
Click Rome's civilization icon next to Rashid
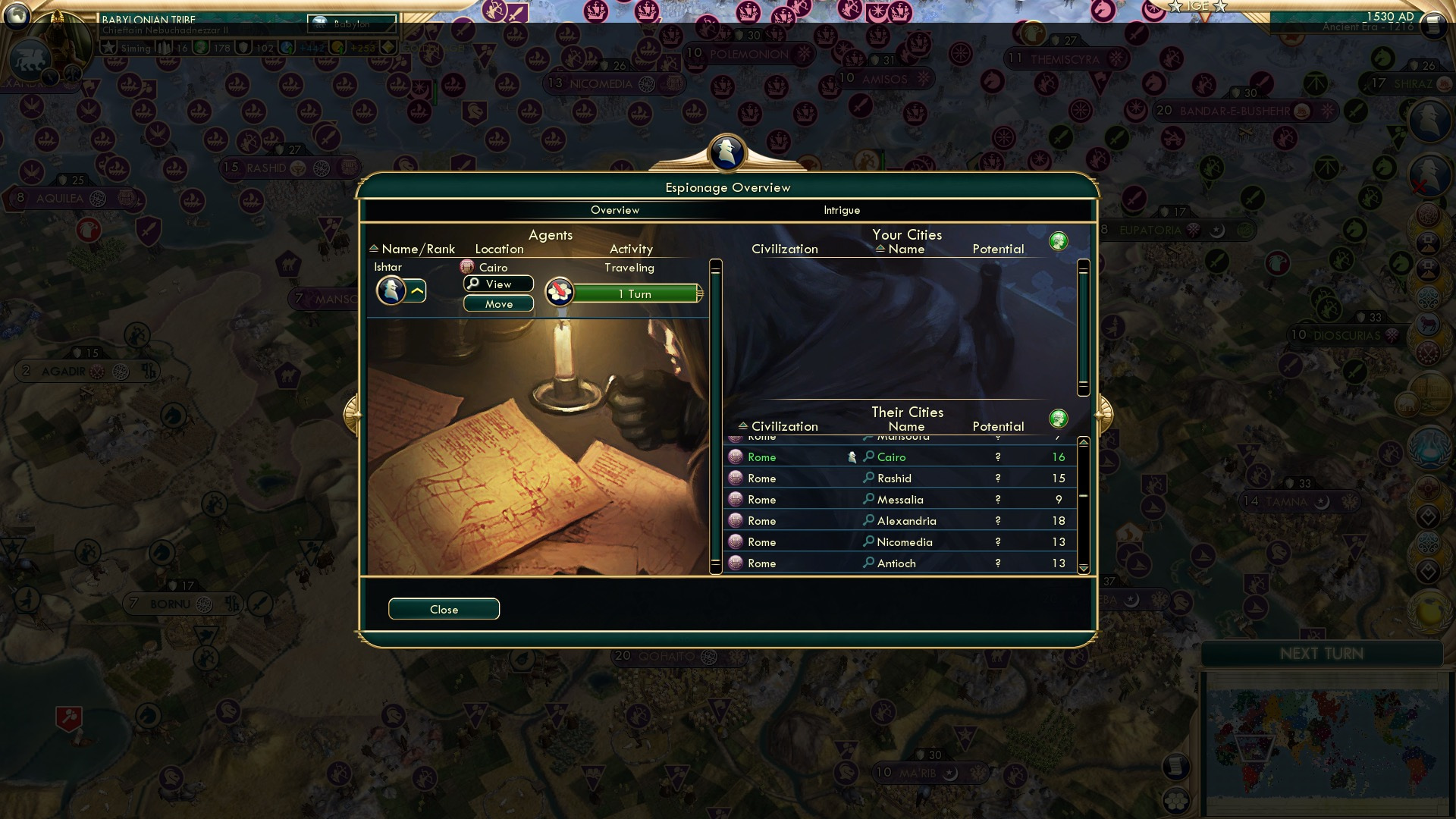(x=734, y=478)
